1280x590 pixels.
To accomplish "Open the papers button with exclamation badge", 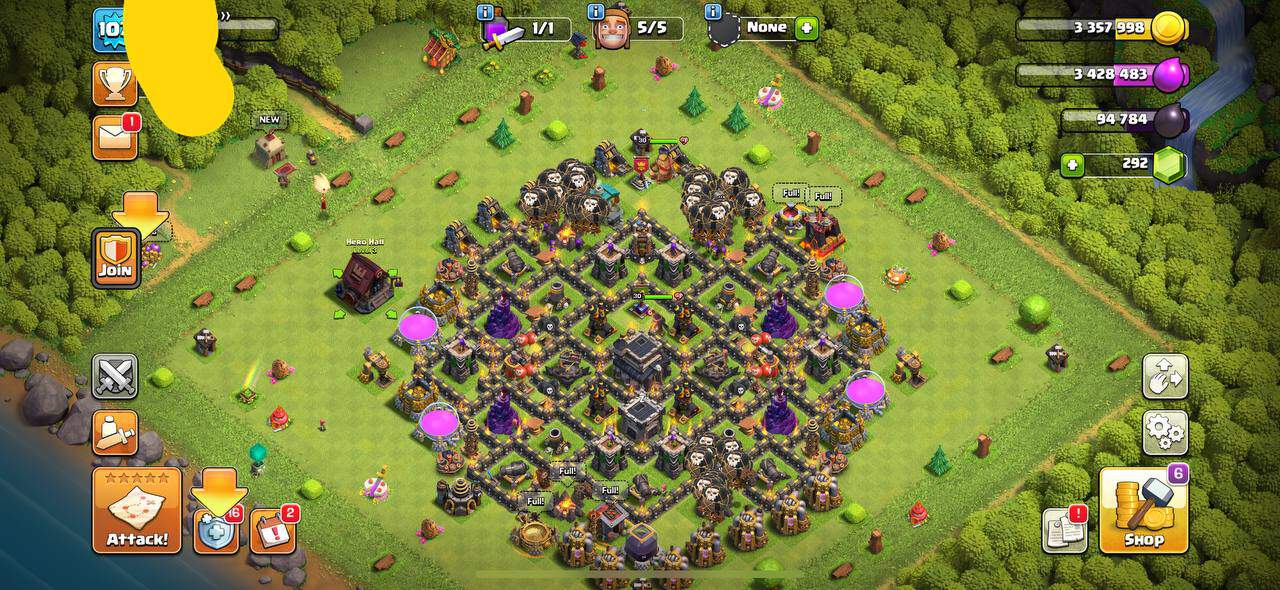I will point(1064,530).
